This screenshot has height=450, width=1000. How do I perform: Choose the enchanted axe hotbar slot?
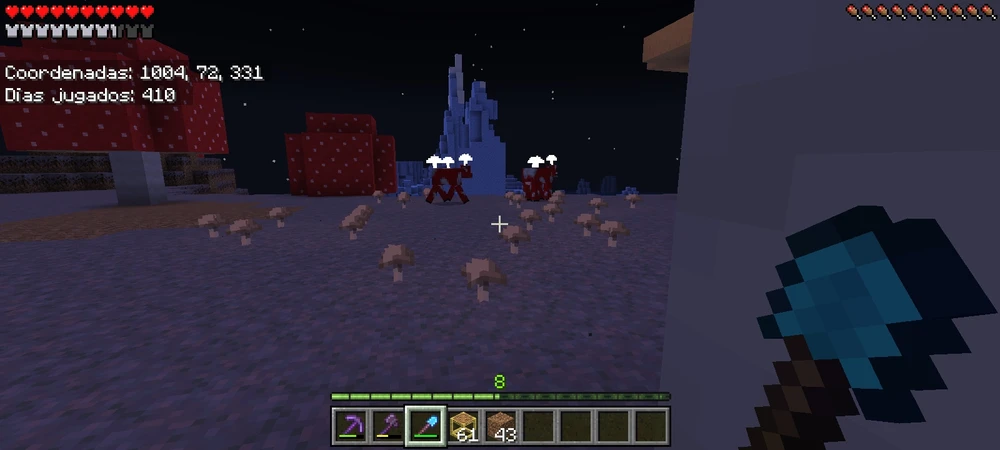pyautogui.click(x=387, y=427)
